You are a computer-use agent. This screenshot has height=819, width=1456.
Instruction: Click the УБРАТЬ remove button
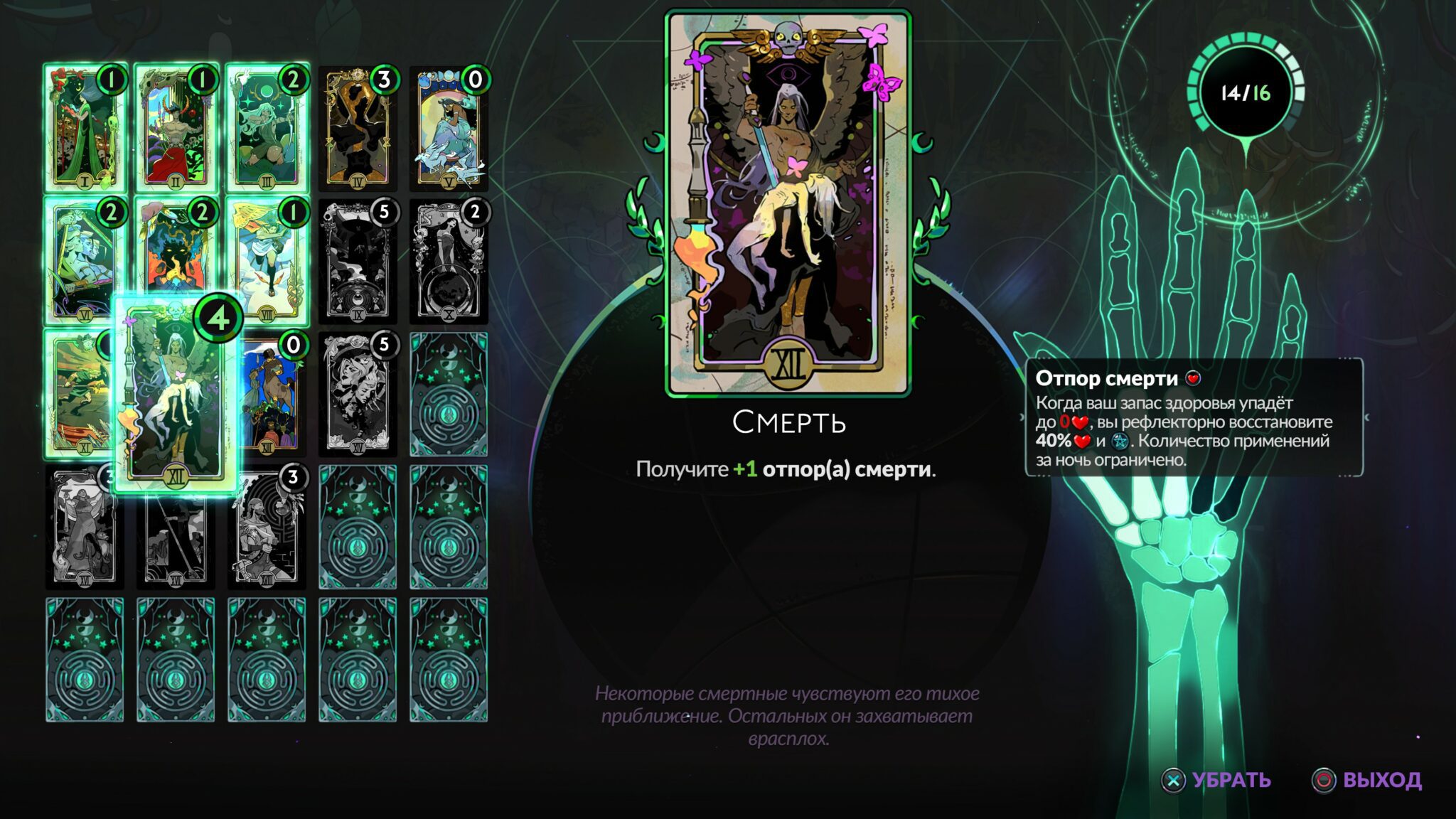coord(1217,780)
